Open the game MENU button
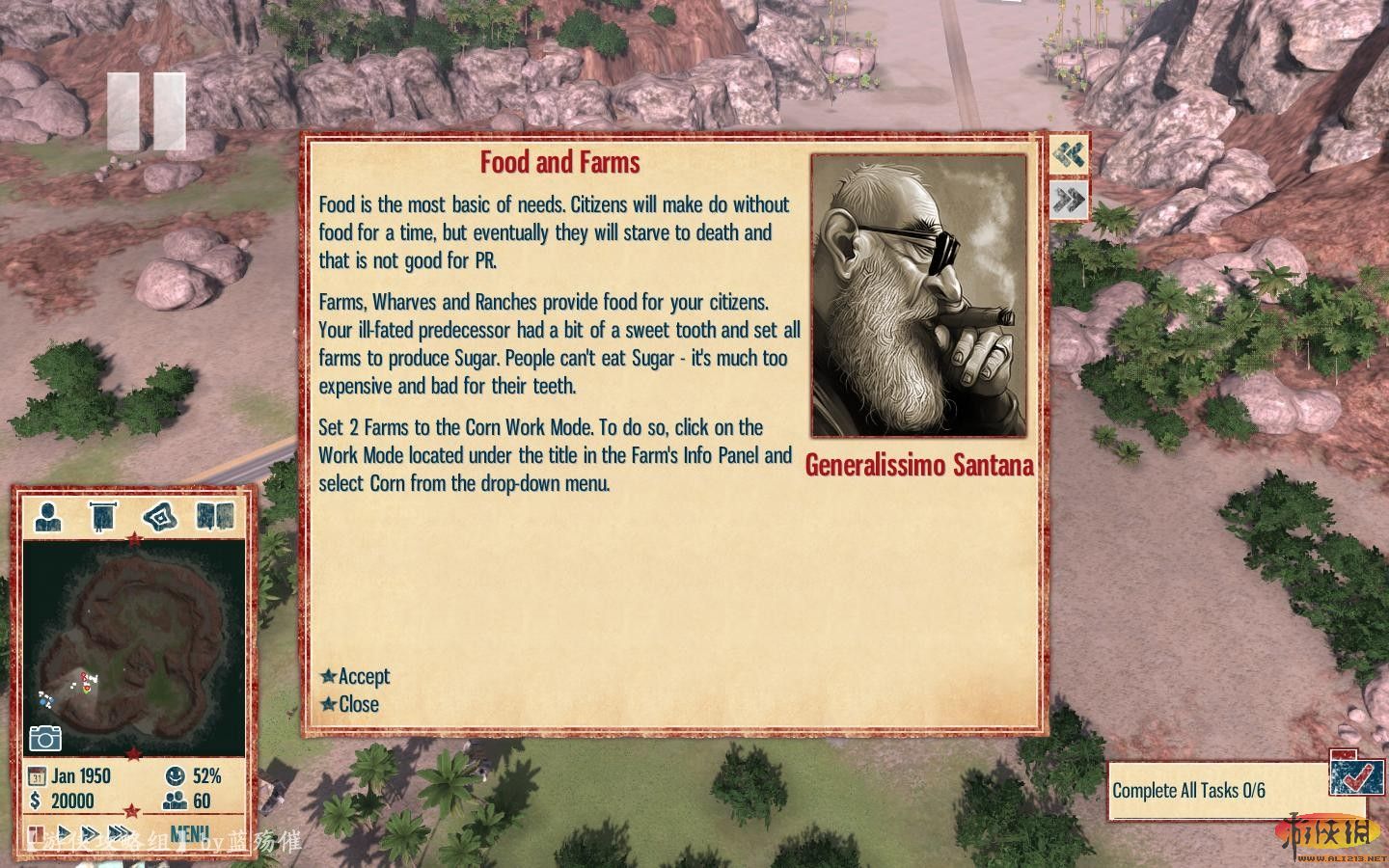The image size is (1389, 868). point(189,833)
